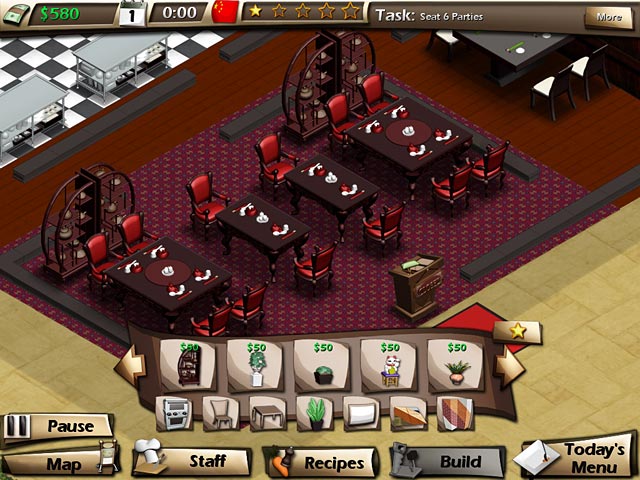This screenshot has width=640, height=480.
Task: Choose the $50 spiky plant in orange bowl
Action: (457, 364)
